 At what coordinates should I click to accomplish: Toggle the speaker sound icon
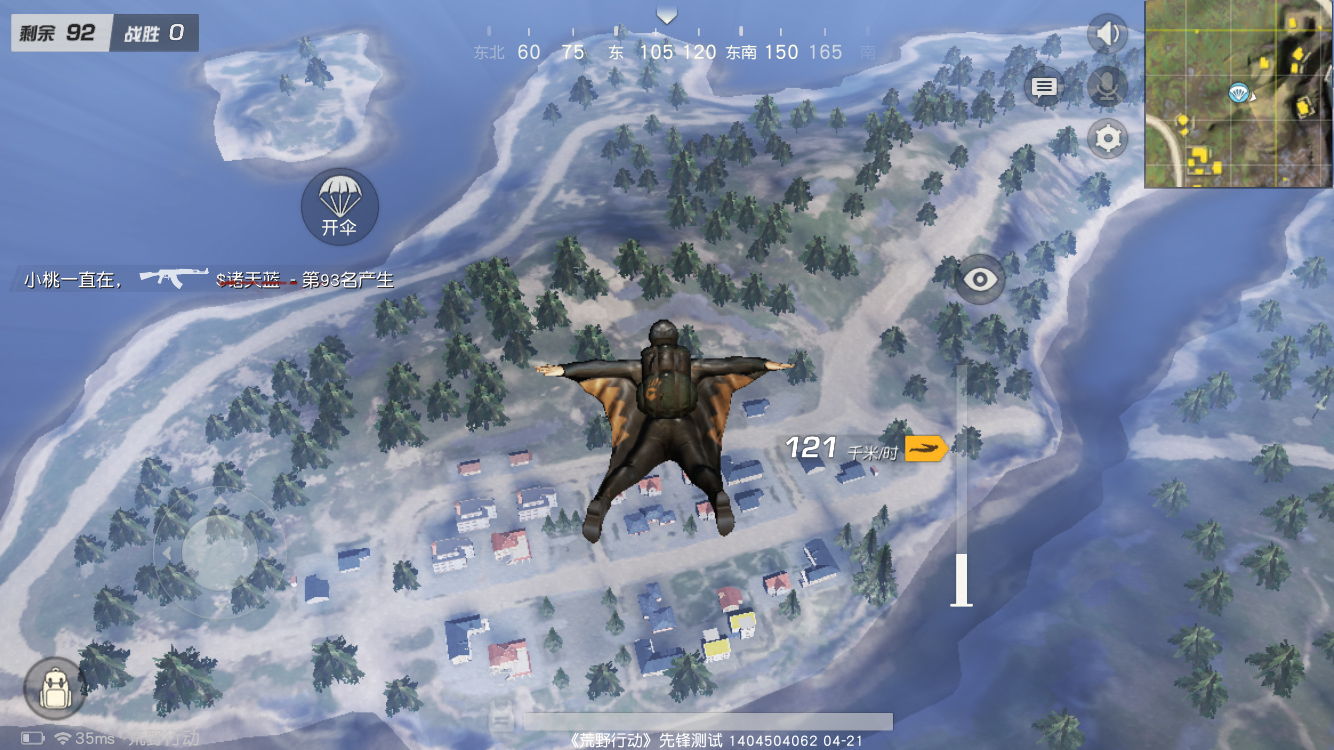click(1107, 35)
